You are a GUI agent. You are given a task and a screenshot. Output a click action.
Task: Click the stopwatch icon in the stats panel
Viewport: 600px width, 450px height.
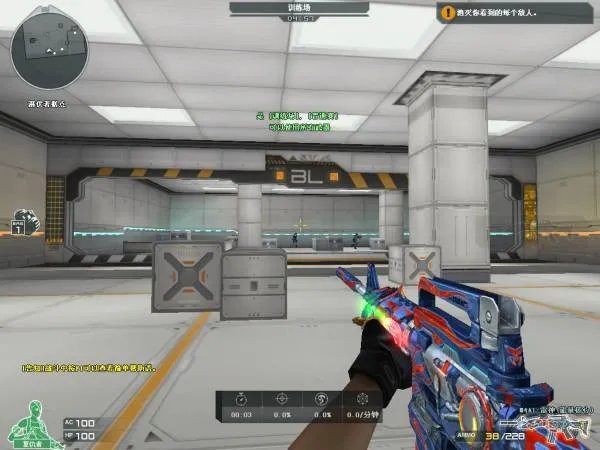tap(240, 399)
